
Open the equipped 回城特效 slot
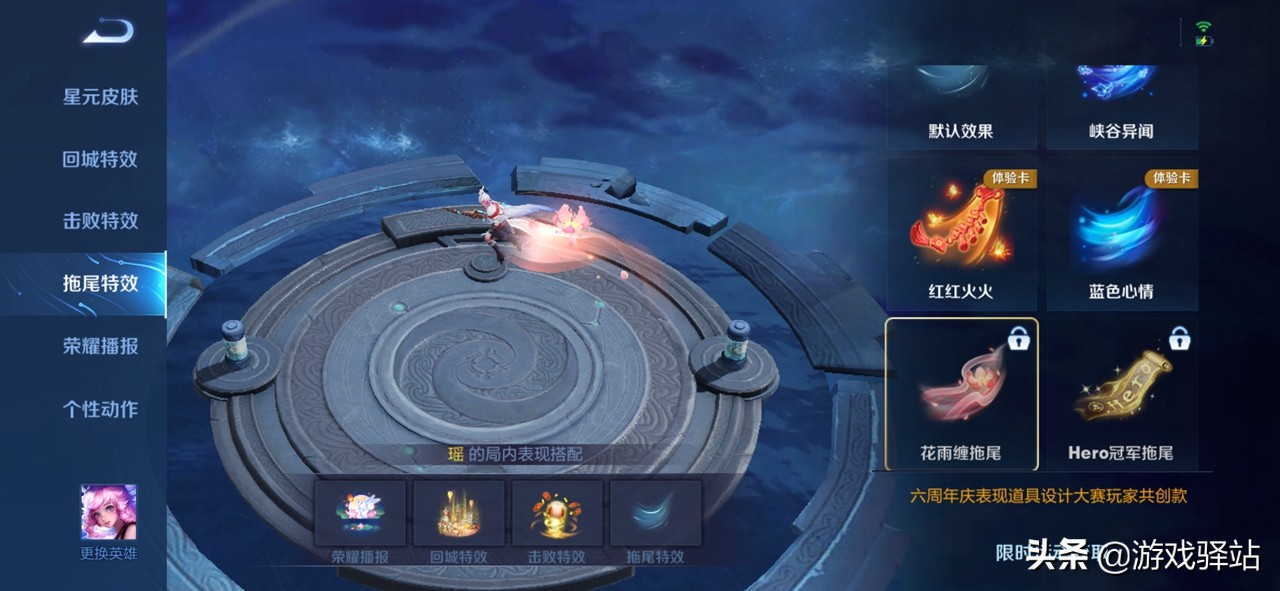click(x=459, y=514)
